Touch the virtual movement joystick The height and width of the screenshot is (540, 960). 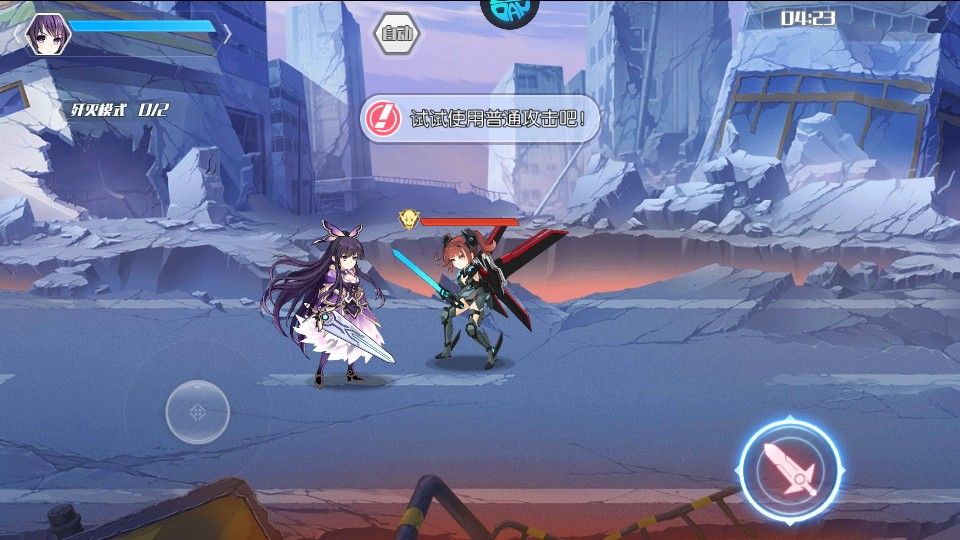pyautogui.click(x=198, y=411)
